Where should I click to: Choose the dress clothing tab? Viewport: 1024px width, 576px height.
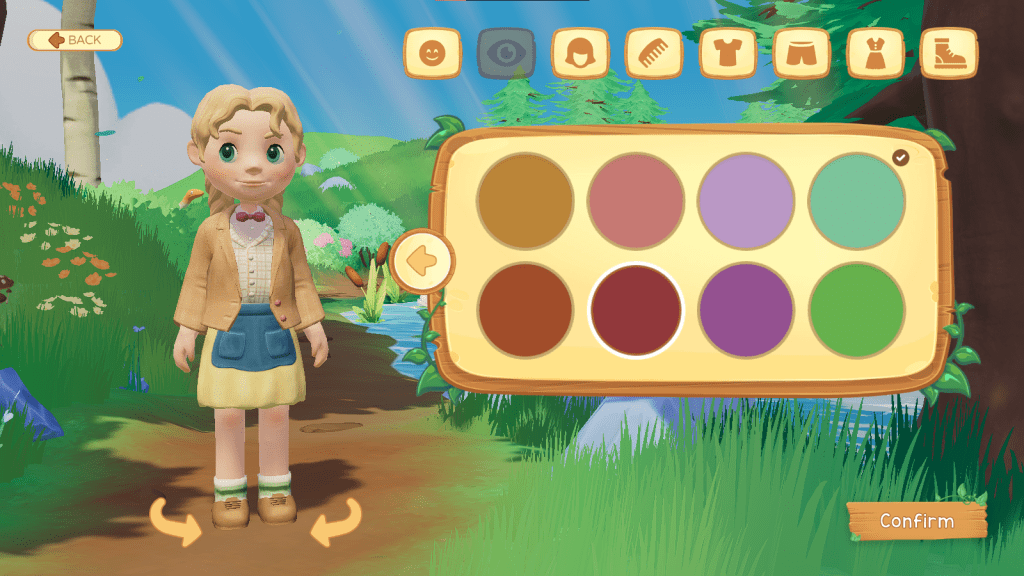click(x=876, y=53)
